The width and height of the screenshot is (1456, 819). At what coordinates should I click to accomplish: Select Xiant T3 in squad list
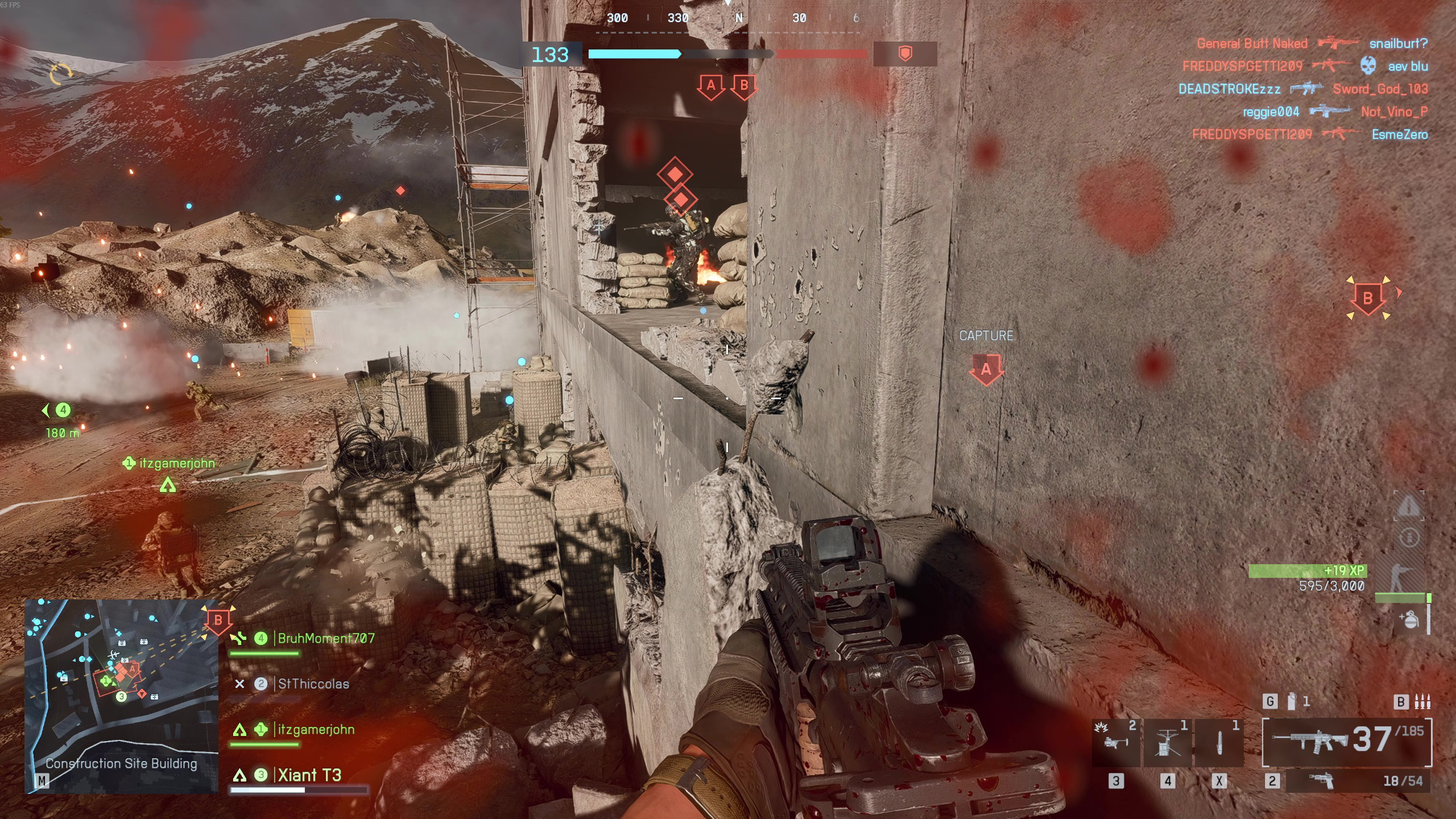click(x=309, y=775)
